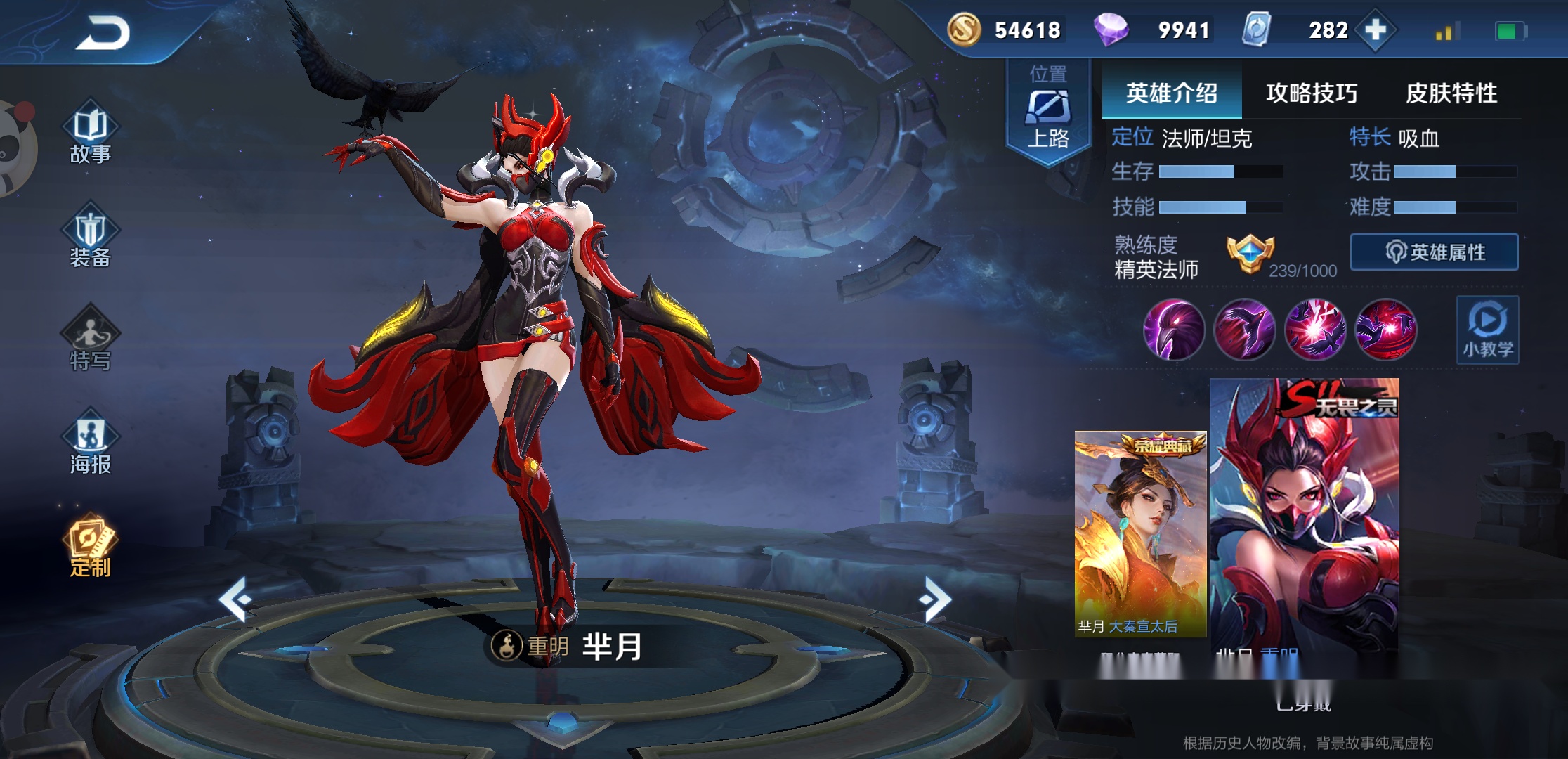Open the 故事 story section
Image resolution: width=1568 pixels, height=759 pixels.
(91, 136)
